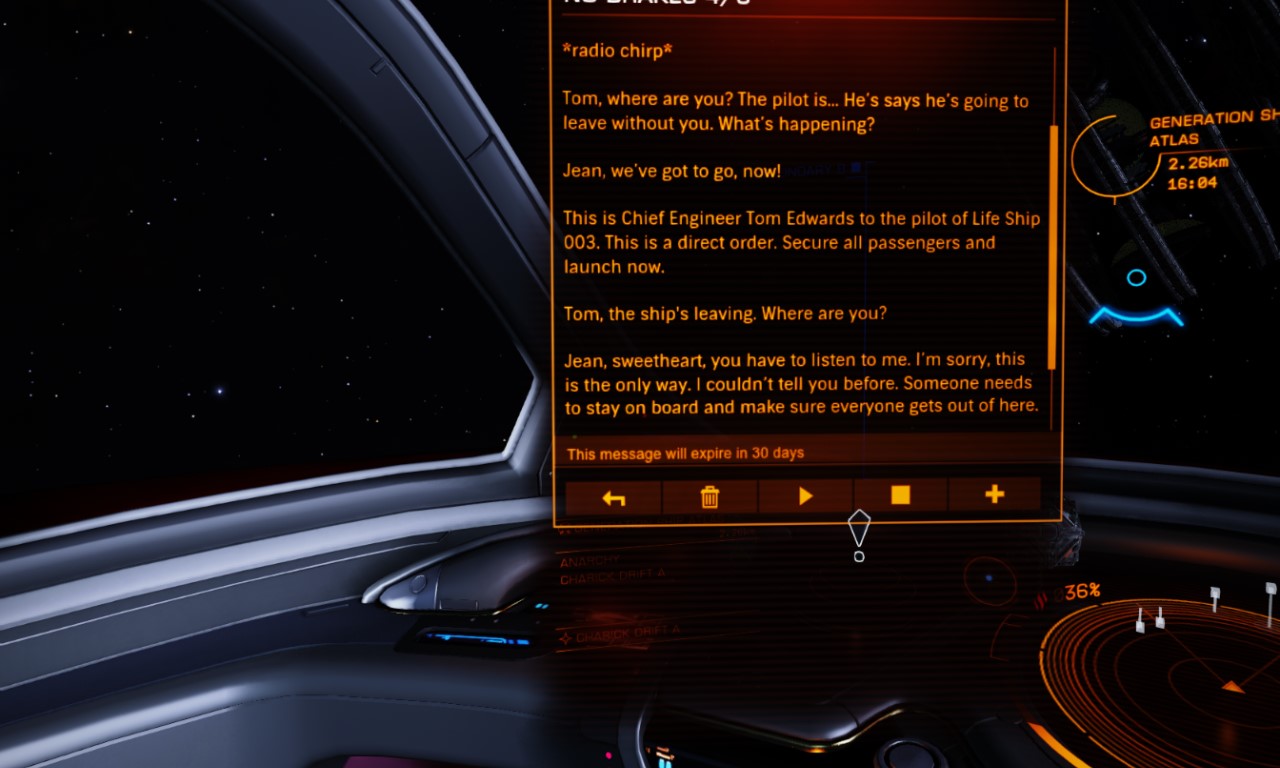
Task: Play the audio log message
Action: coord(805,497)
